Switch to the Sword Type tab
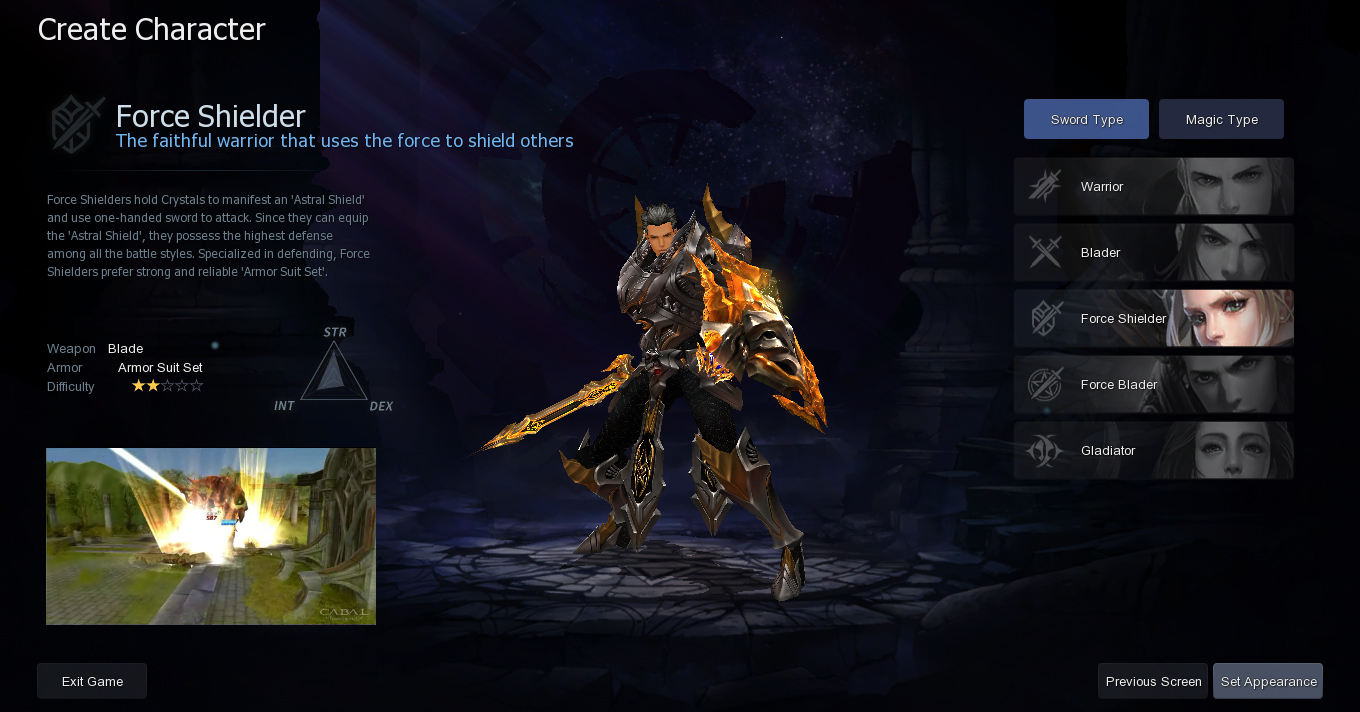 click(1086, 119)
